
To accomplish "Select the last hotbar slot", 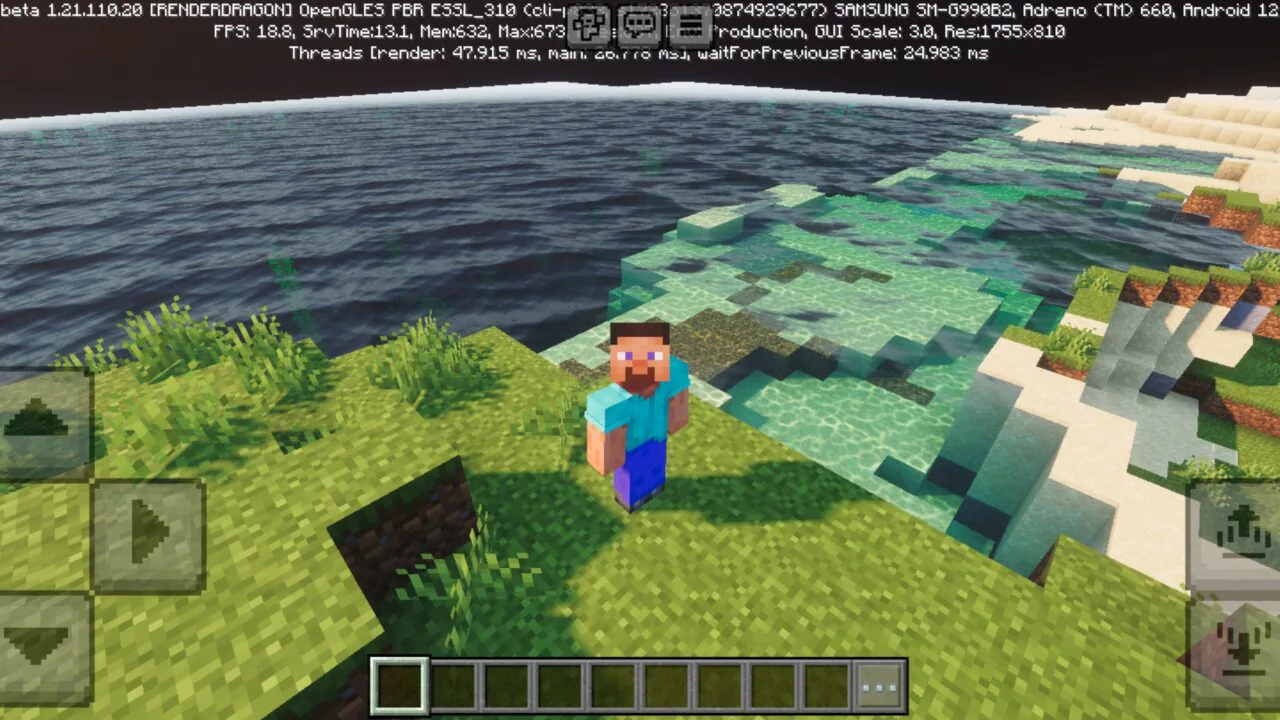I will [x=826, y=684].
